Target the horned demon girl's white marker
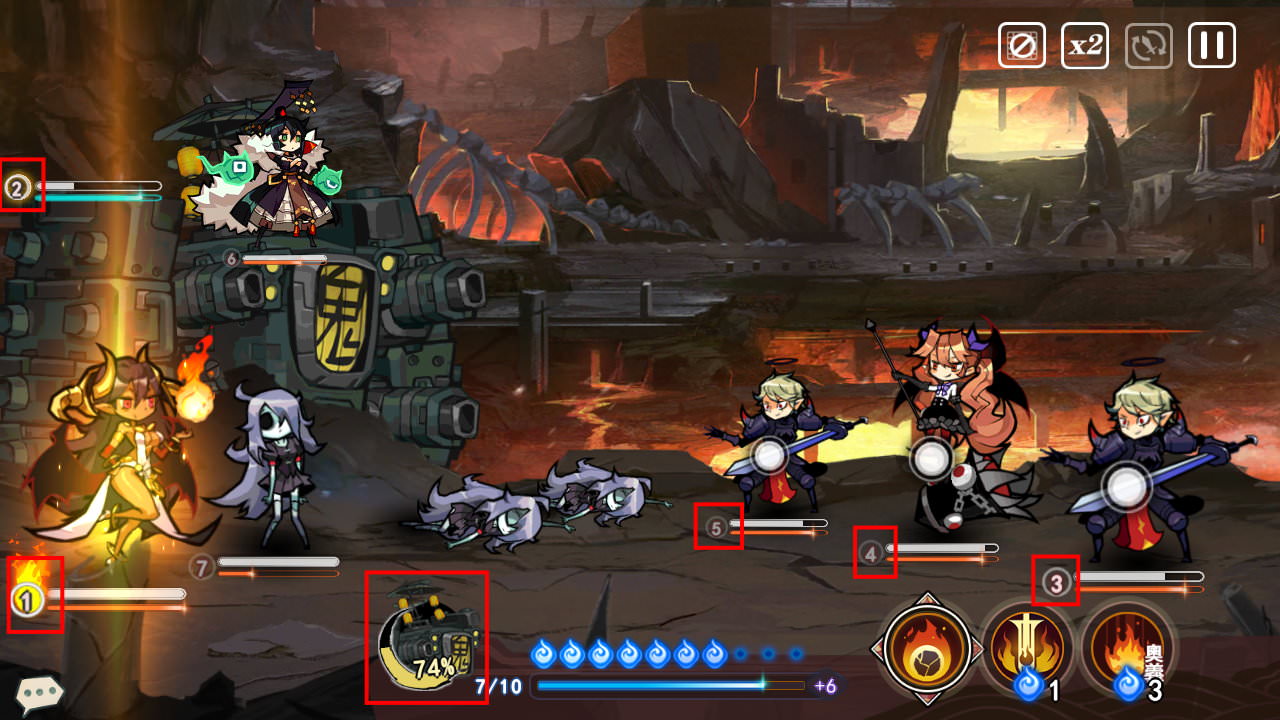 (932, 458)
